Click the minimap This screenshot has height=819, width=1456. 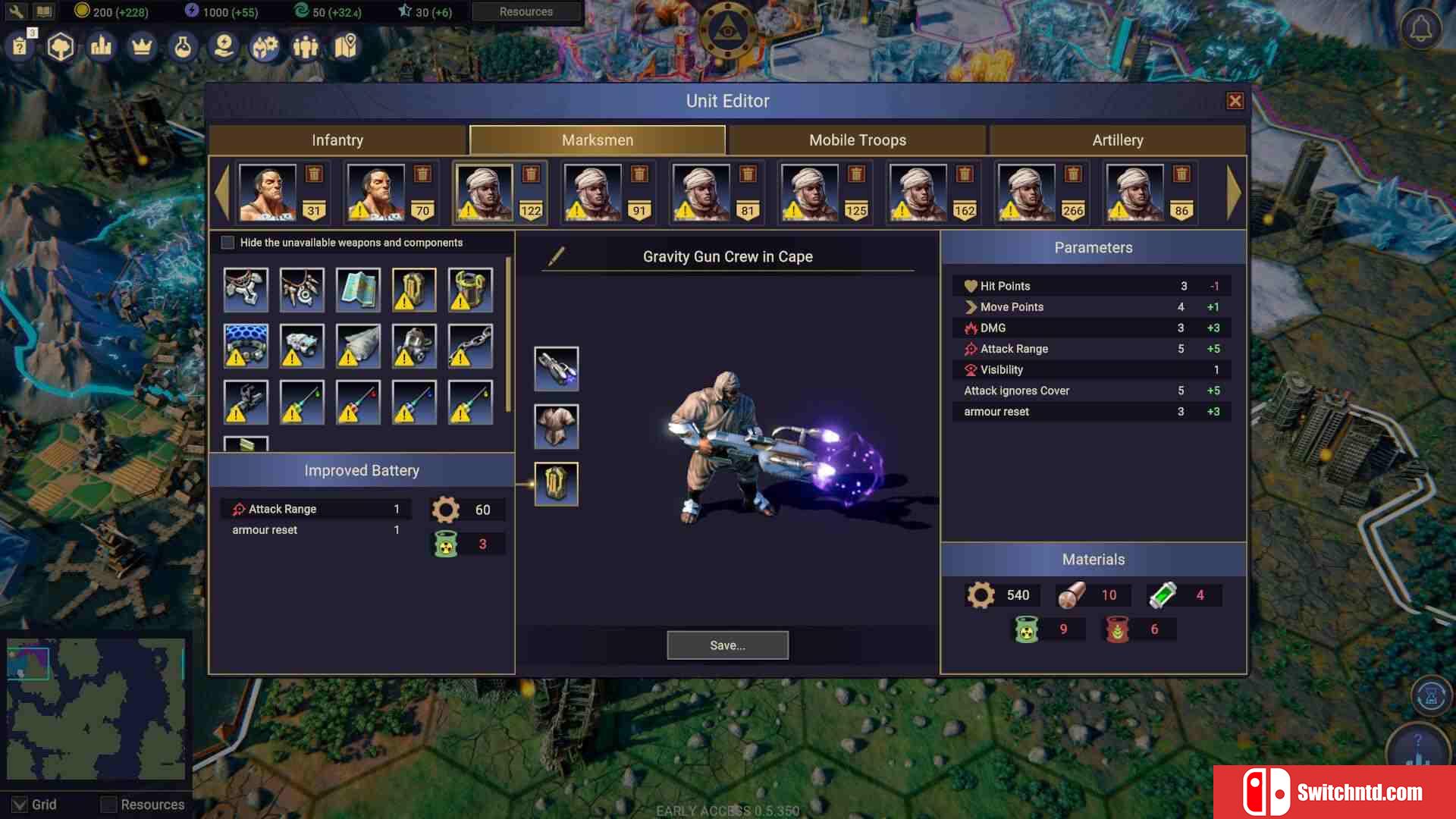click(96, 709)
